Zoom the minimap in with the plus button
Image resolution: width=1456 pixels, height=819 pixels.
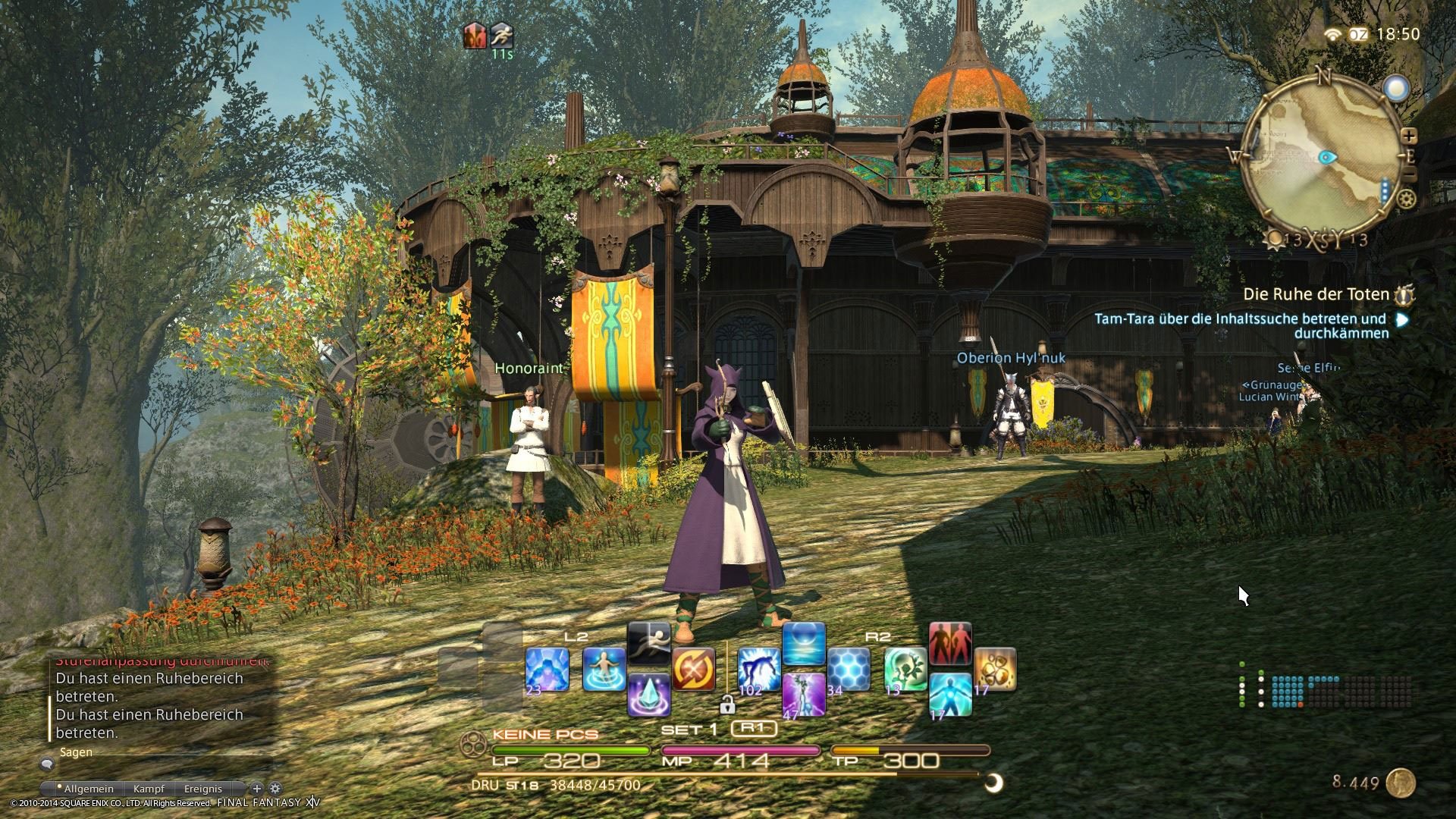point(1409,136)
